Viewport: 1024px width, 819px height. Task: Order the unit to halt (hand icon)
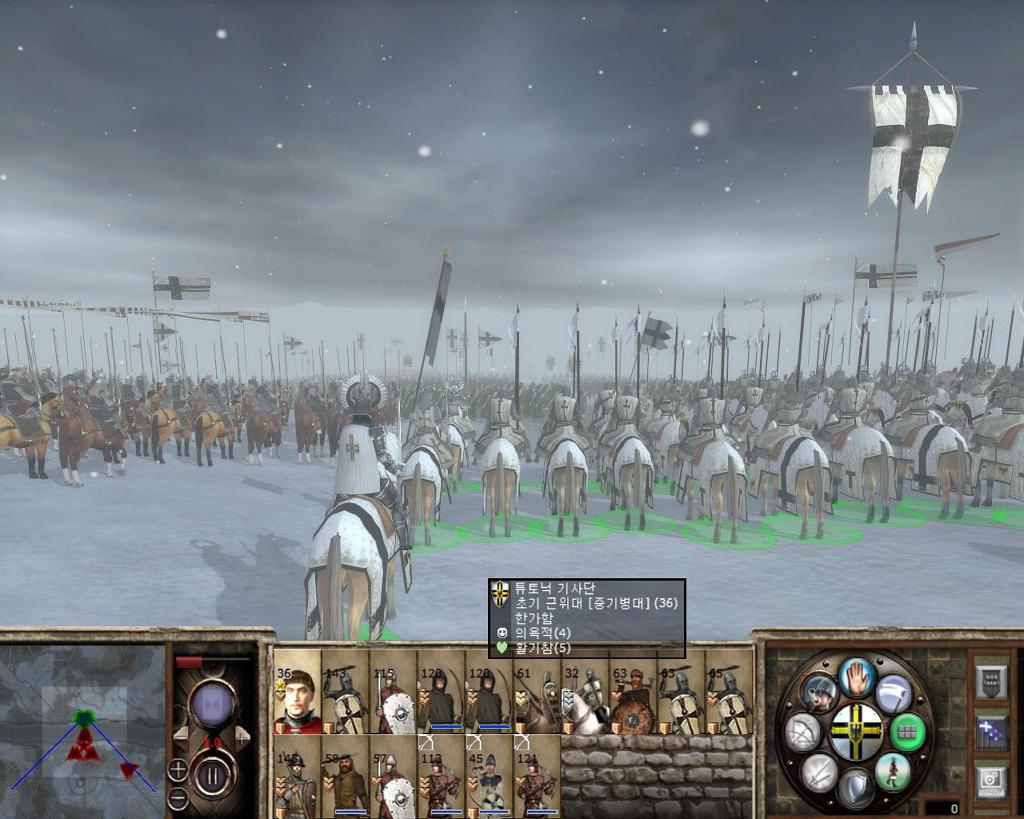857,678
